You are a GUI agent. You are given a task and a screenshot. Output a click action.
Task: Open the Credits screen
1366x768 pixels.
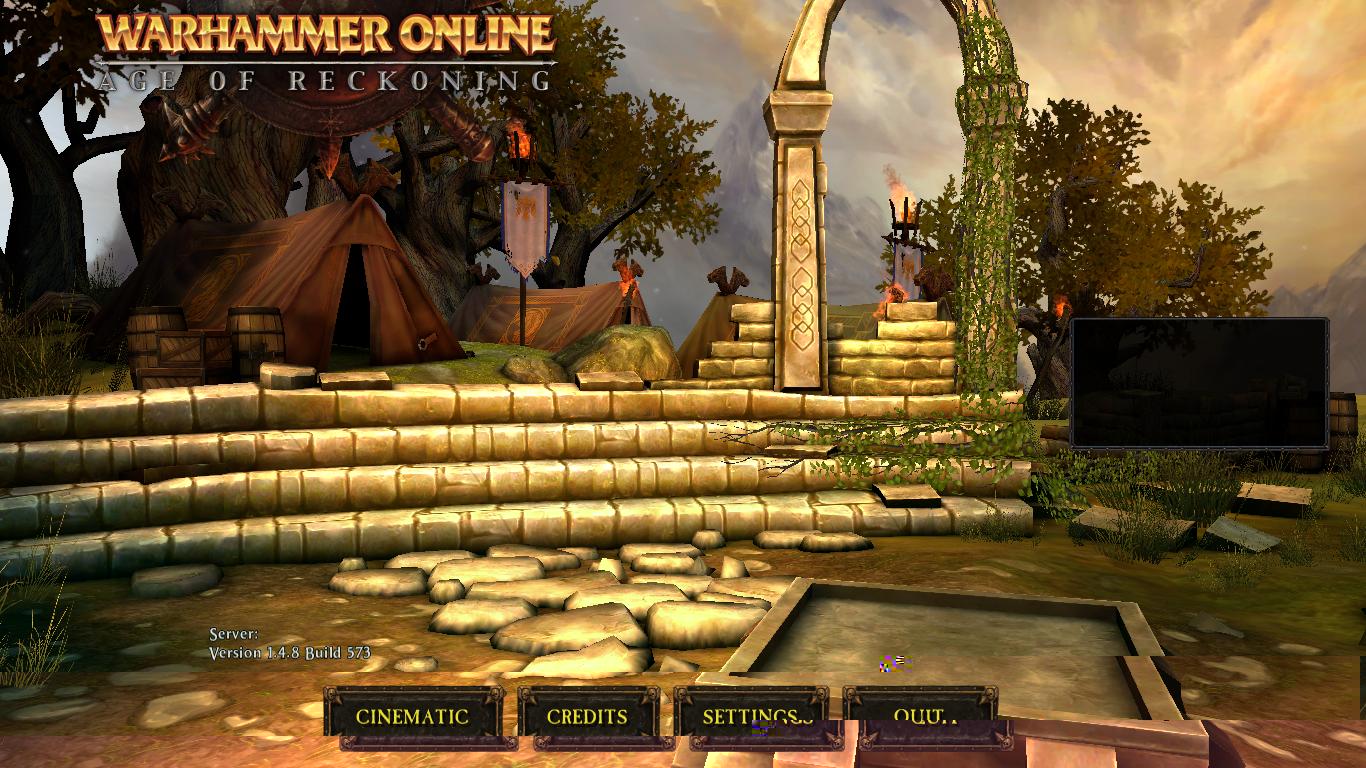(x=587, y=716)
